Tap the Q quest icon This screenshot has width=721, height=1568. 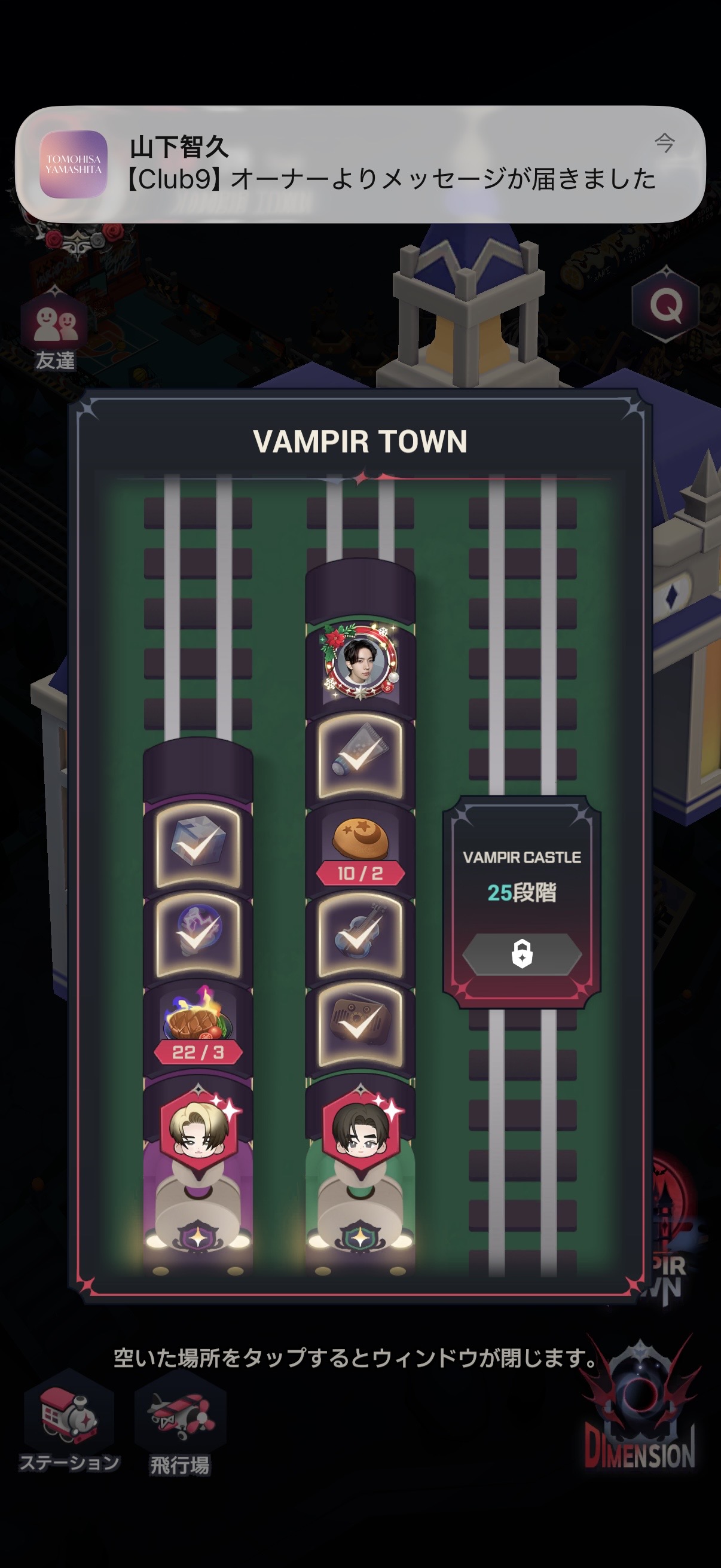665,305
